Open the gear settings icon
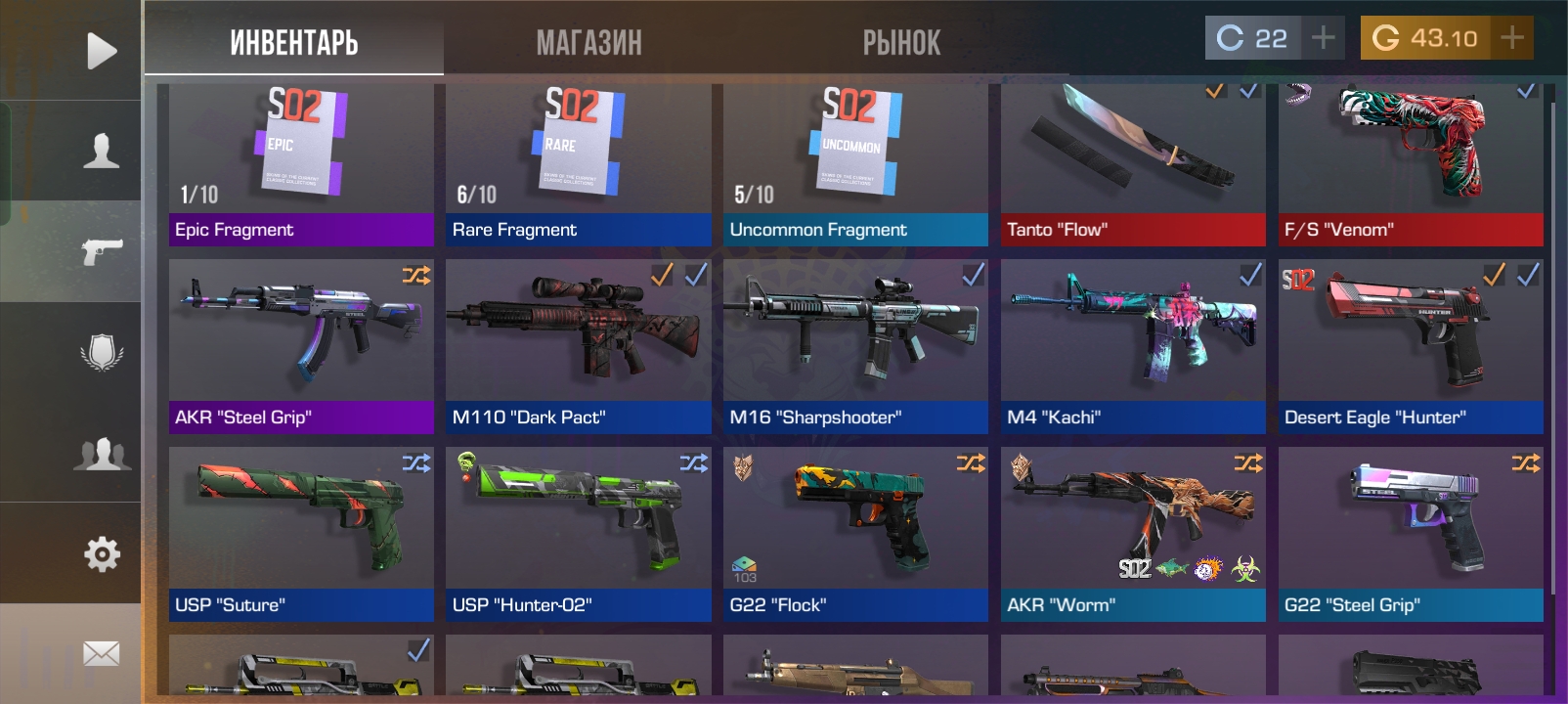1568x704 pixels. tap(101, 554)
